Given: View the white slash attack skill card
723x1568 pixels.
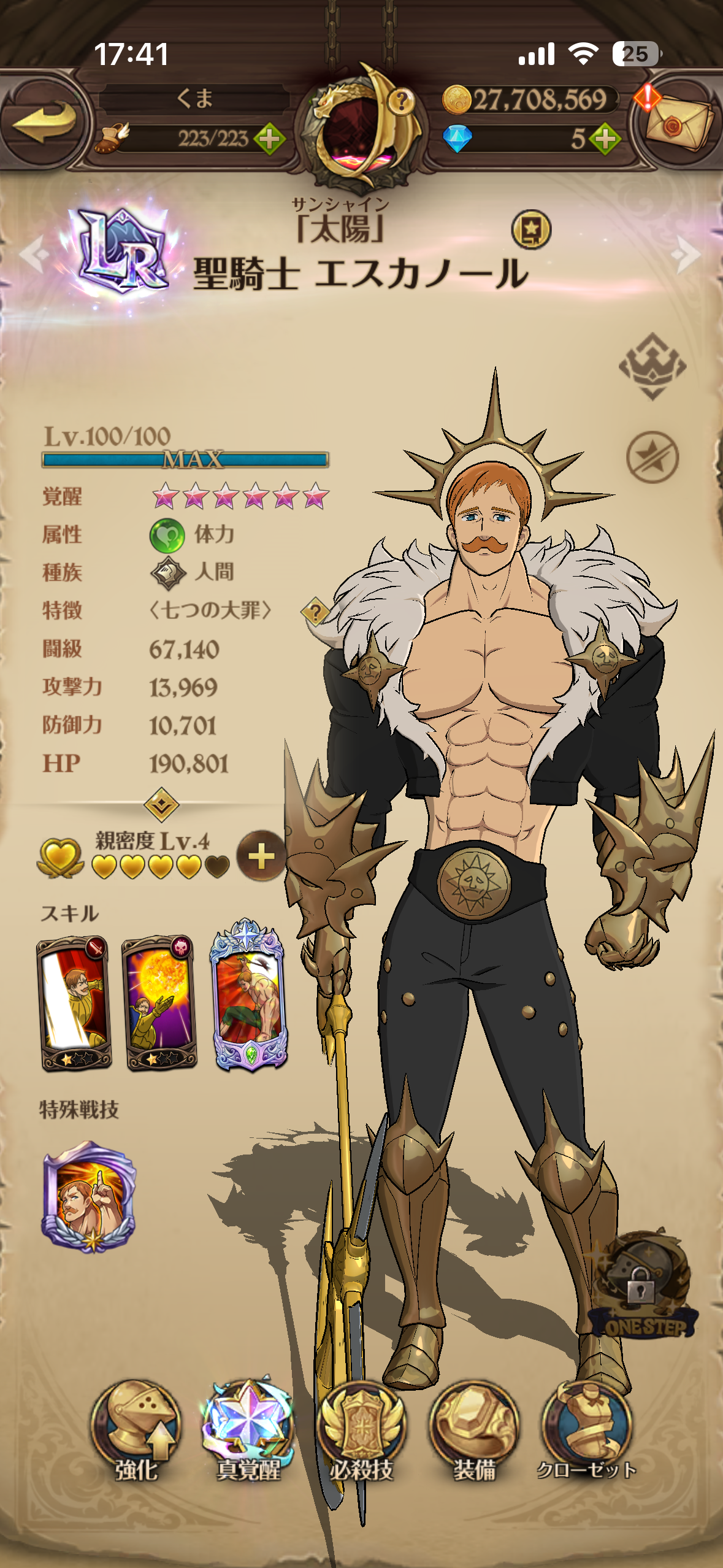Looking at the screenshot, I should click(74, 1002).
